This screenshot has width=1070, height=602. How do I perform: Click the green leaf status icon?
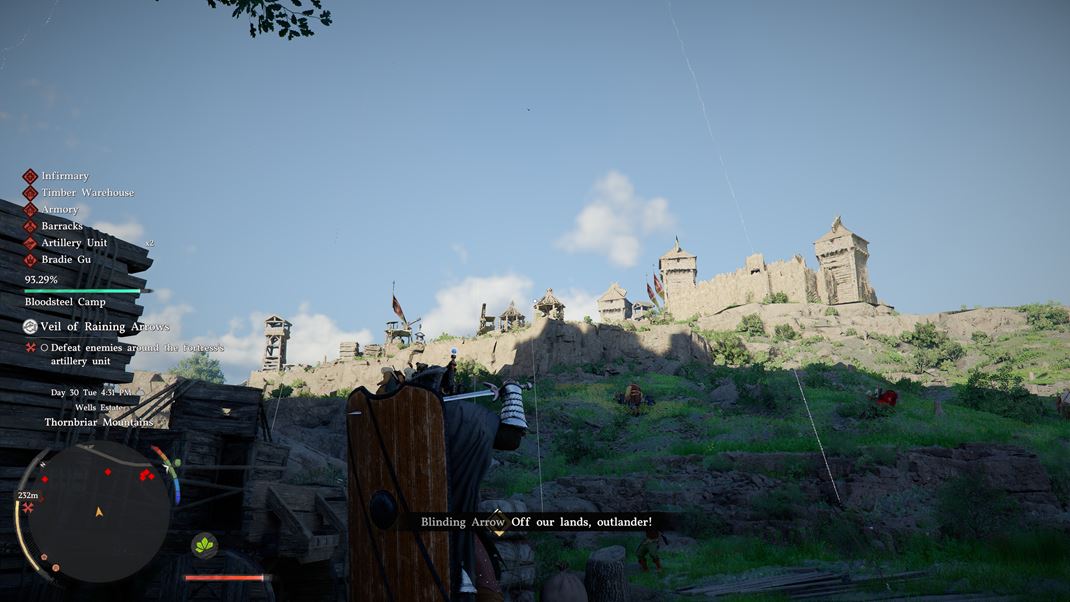coord(204,545)
